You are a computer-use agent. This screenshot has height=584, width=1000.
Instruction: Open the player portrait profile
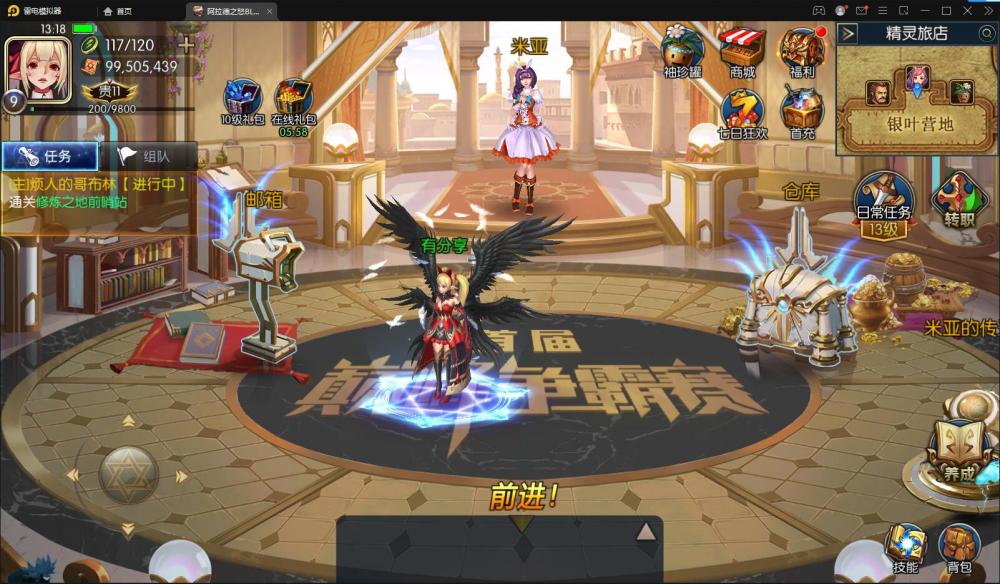tap(40, 70)
